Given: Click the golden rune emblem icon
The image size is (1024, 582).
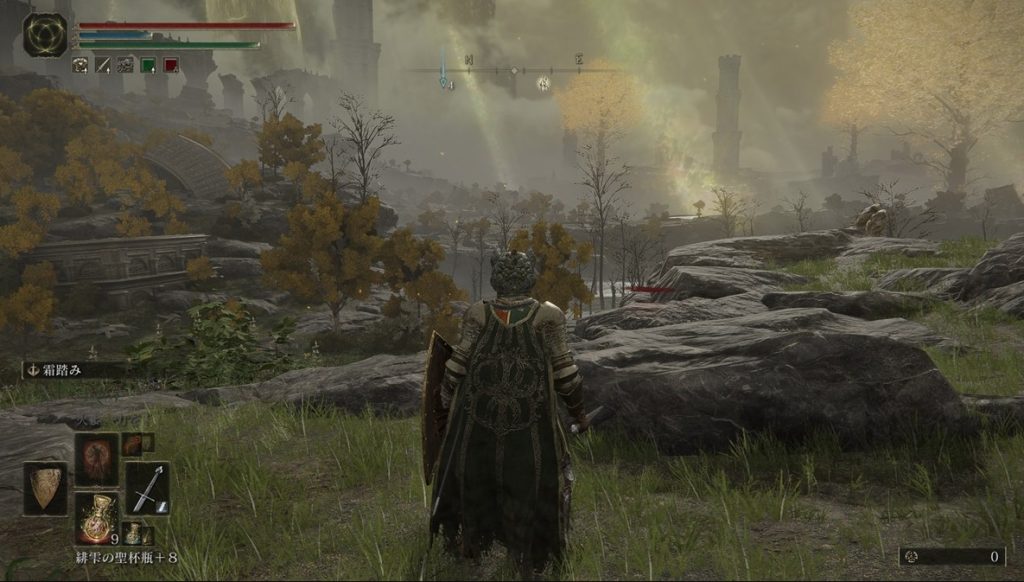Looking at the screenshot, I should coord(45,34).
